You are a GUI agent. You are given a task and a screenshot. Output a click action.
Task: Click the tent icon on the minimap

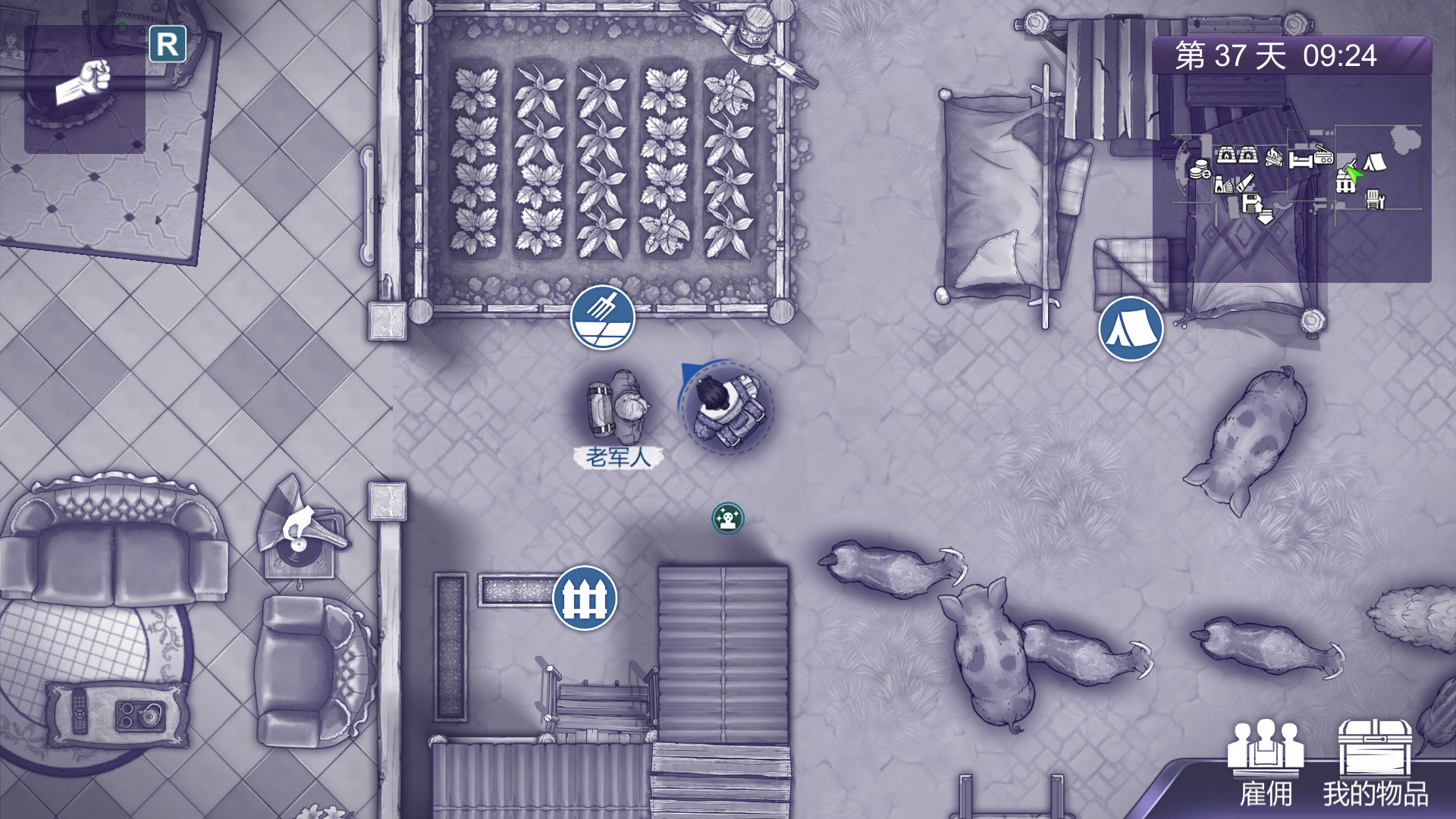(x=1374, y=161)
